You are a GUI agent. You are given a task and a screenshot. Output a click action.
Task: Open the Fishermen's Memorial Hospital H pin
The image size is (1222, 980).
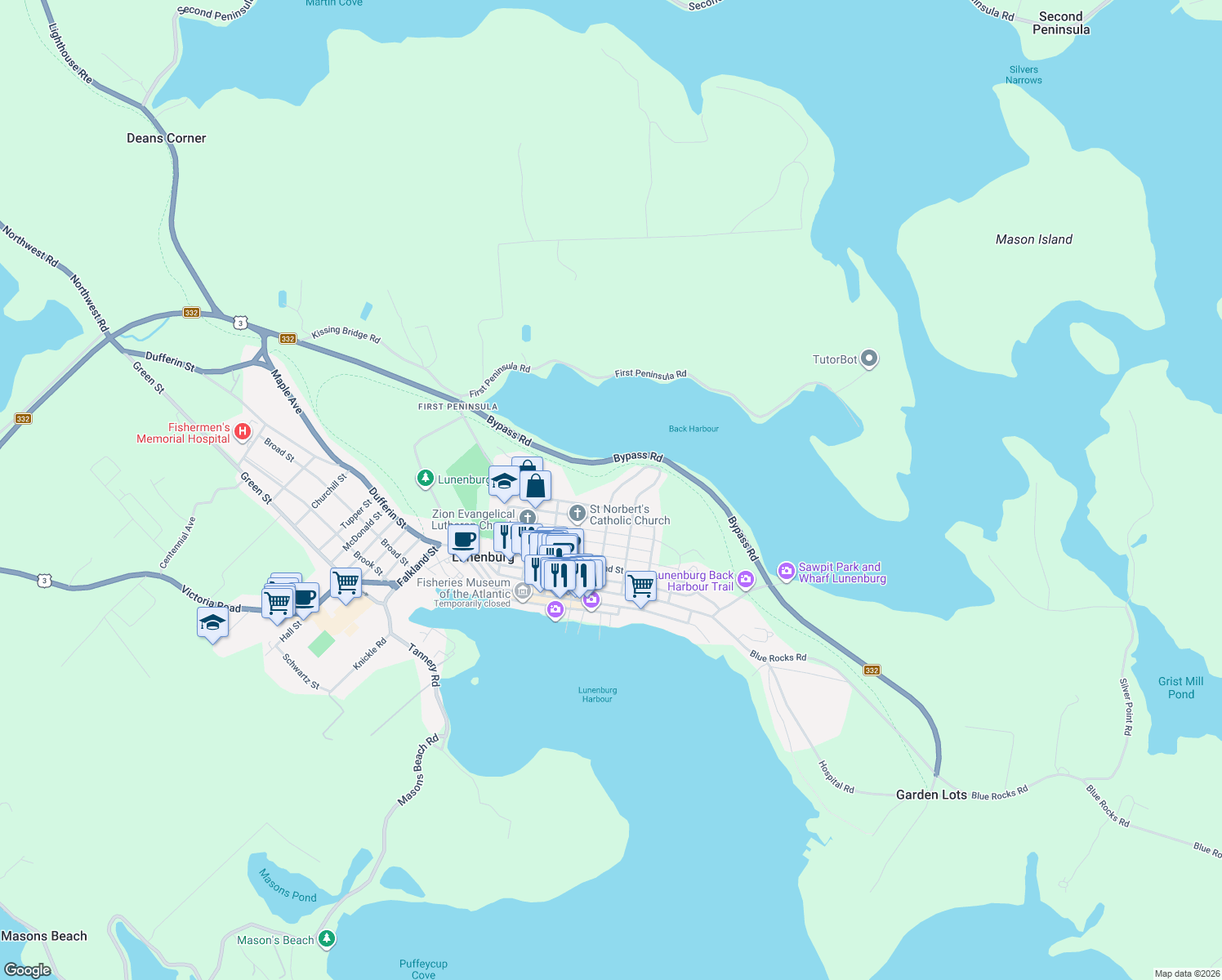[x=241, y=432]
